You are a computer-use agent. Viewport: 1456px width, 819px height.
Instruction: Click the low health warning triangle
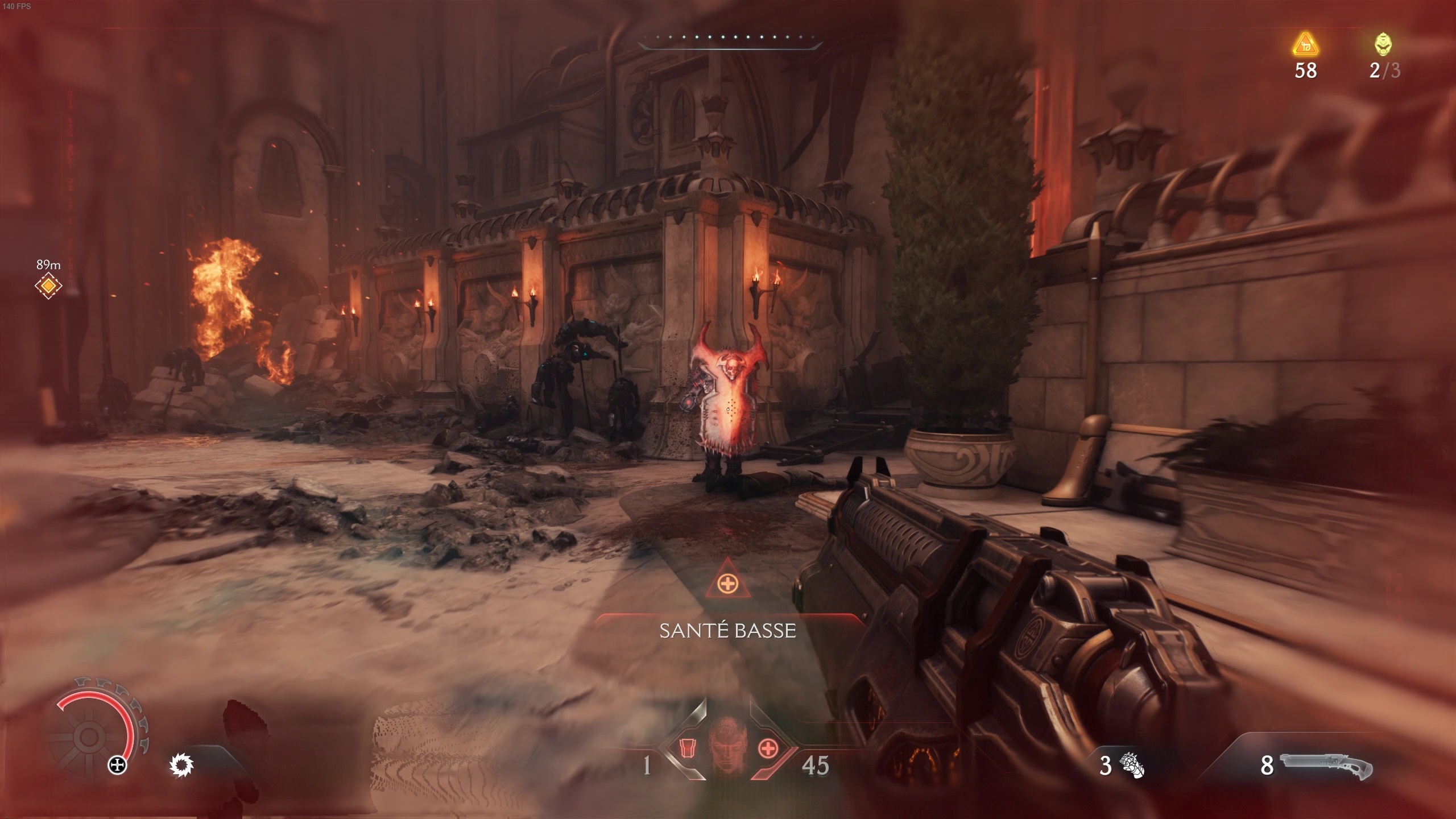727,582
